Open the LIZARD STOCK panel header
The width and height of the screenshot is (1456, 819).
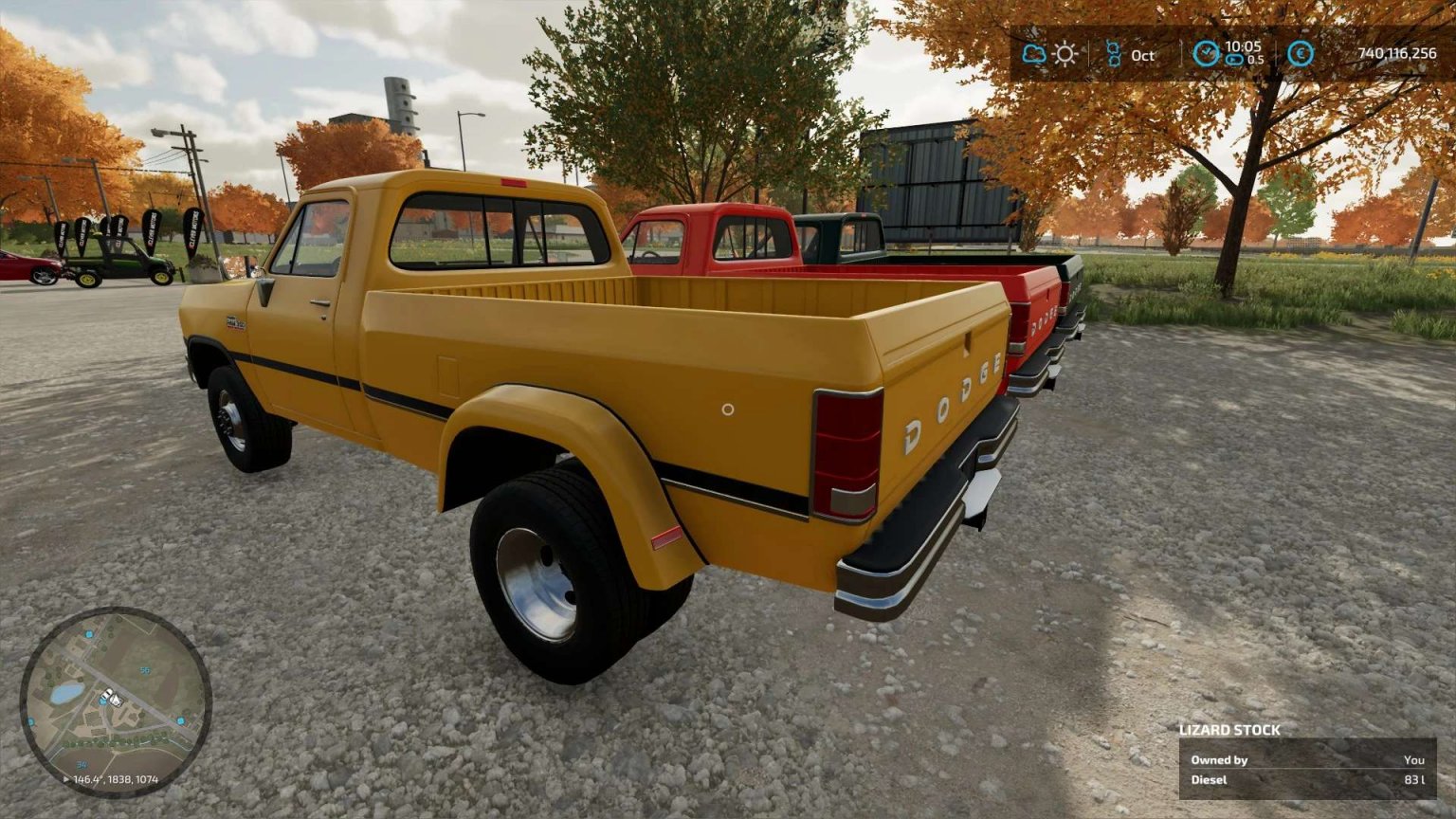(x=1232, y=730)
